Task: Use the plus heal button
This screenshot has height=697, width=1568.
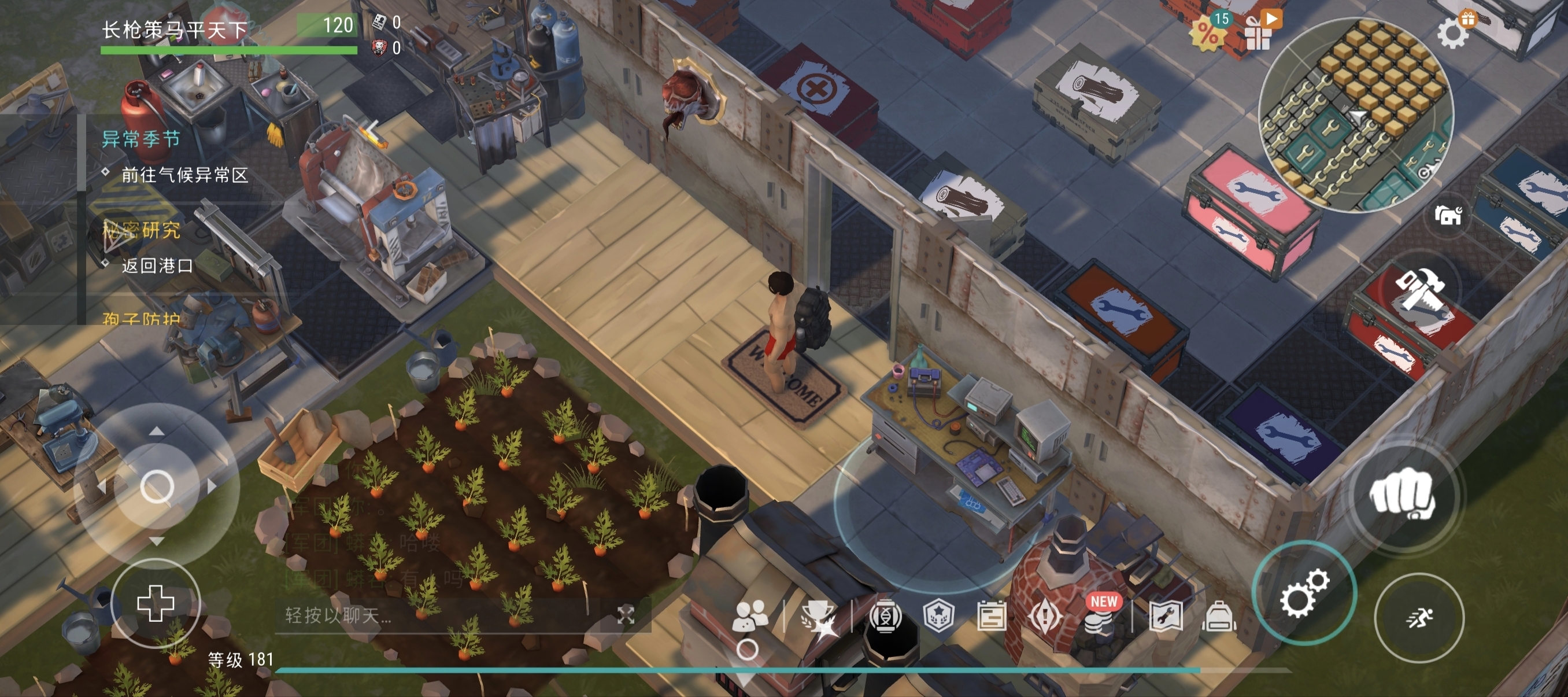Action: [156, 603]
